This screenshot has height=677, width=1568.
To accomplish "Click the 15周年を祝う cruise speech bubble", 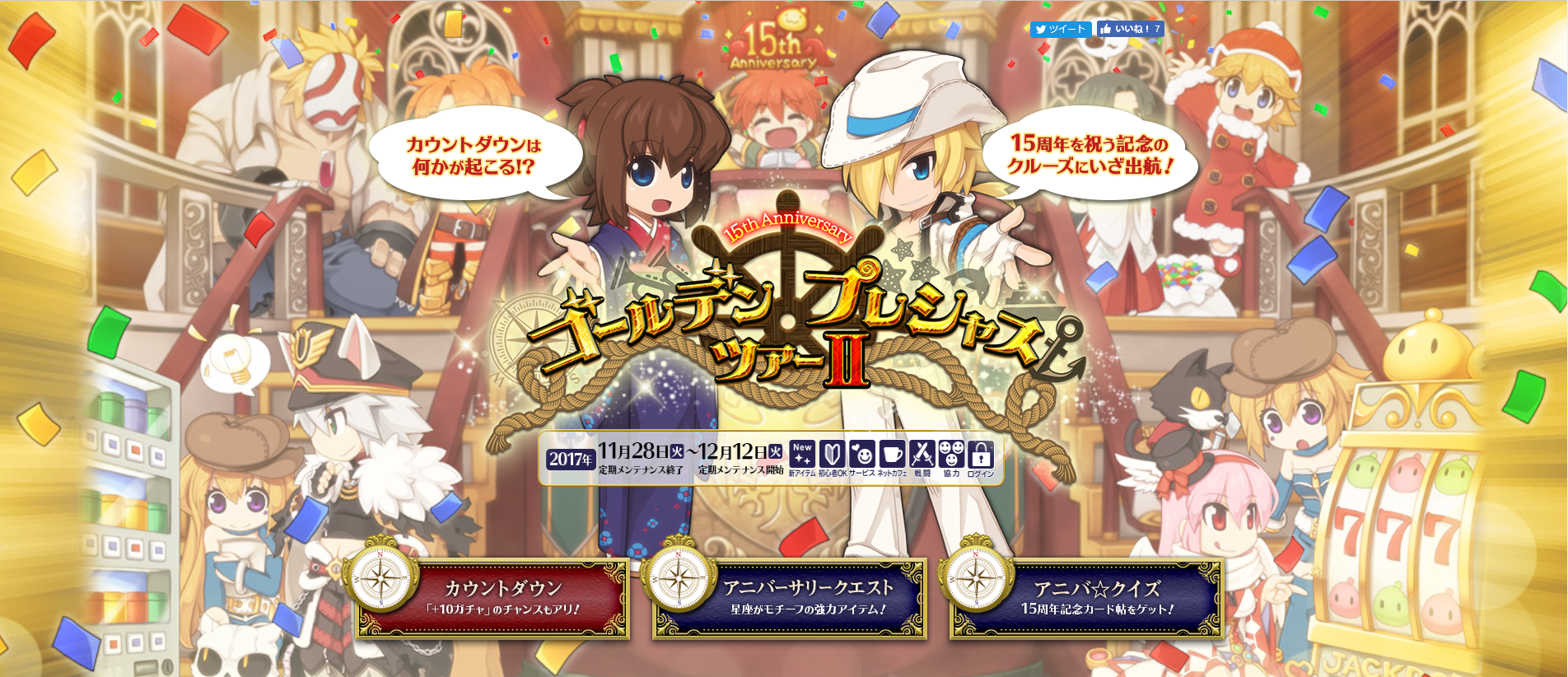I will tap(1090, 154).
